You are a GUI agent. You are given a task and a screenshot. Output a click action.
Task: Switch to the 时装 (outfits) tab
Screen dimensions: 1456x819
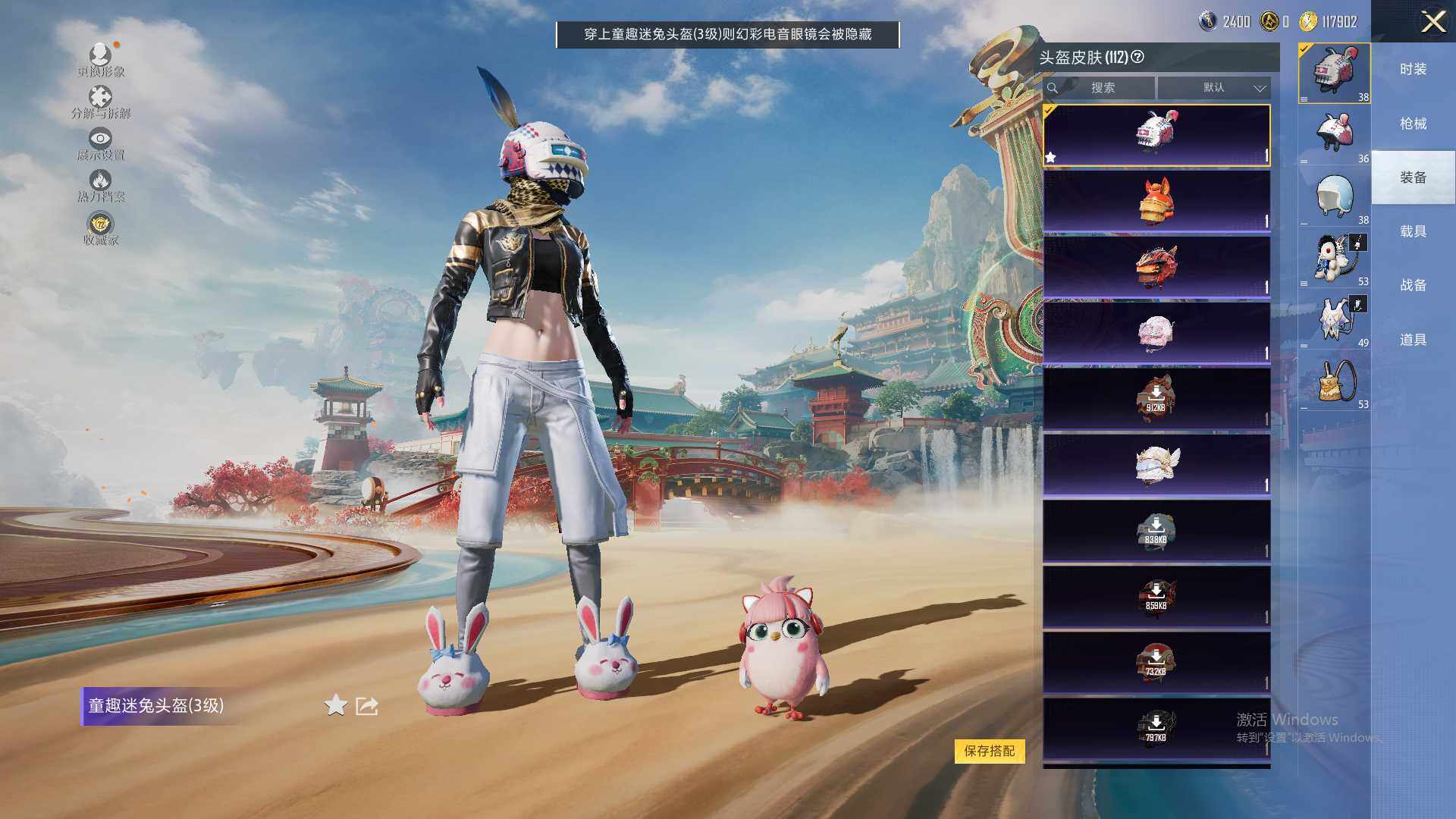click(1413, 69)
